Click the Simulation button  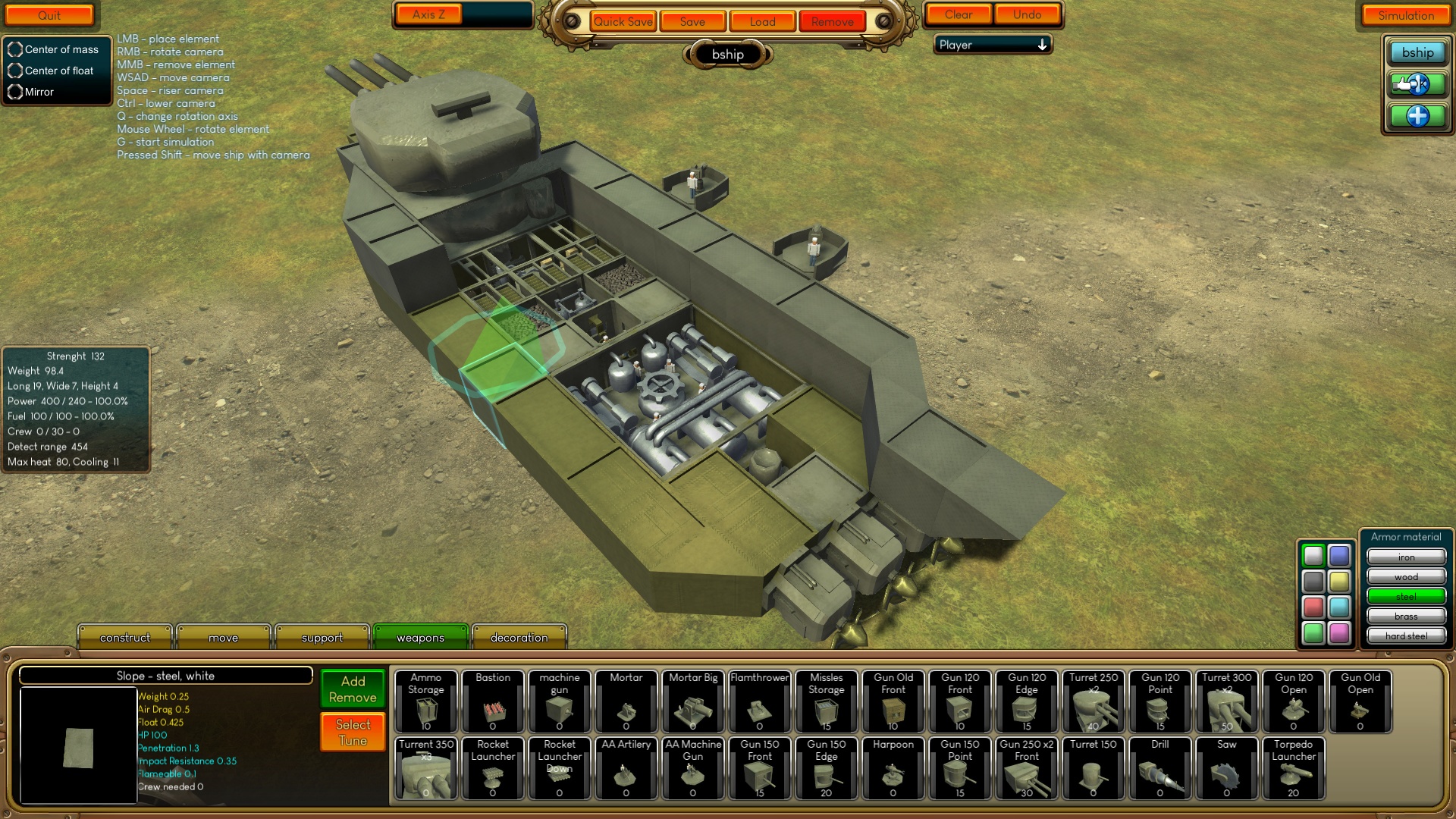(x=1405, y=15)
